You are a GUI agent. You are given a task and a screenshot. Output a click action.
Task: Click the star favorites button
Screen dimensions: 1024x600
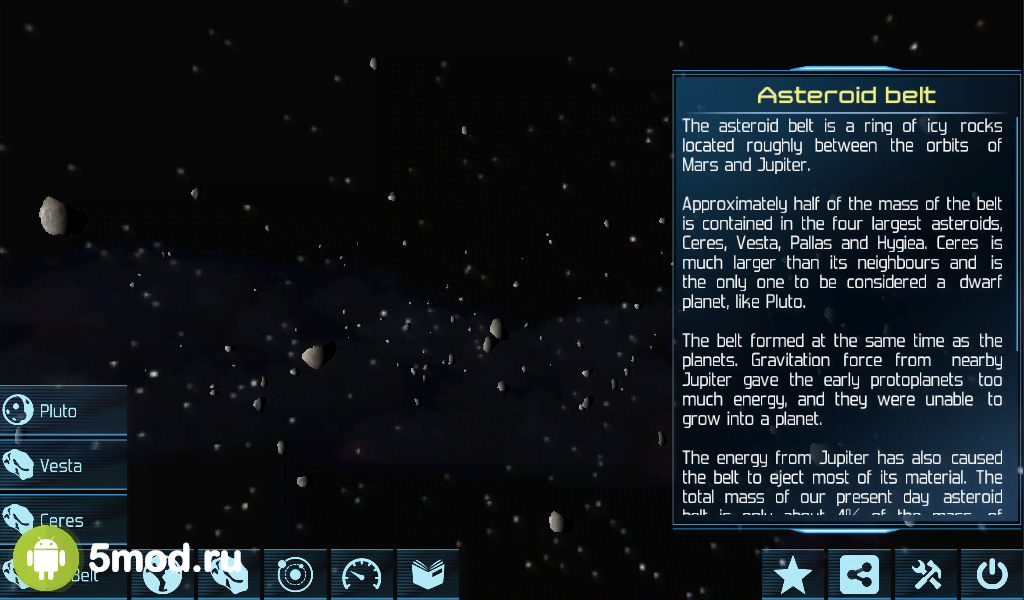[793, 575]
